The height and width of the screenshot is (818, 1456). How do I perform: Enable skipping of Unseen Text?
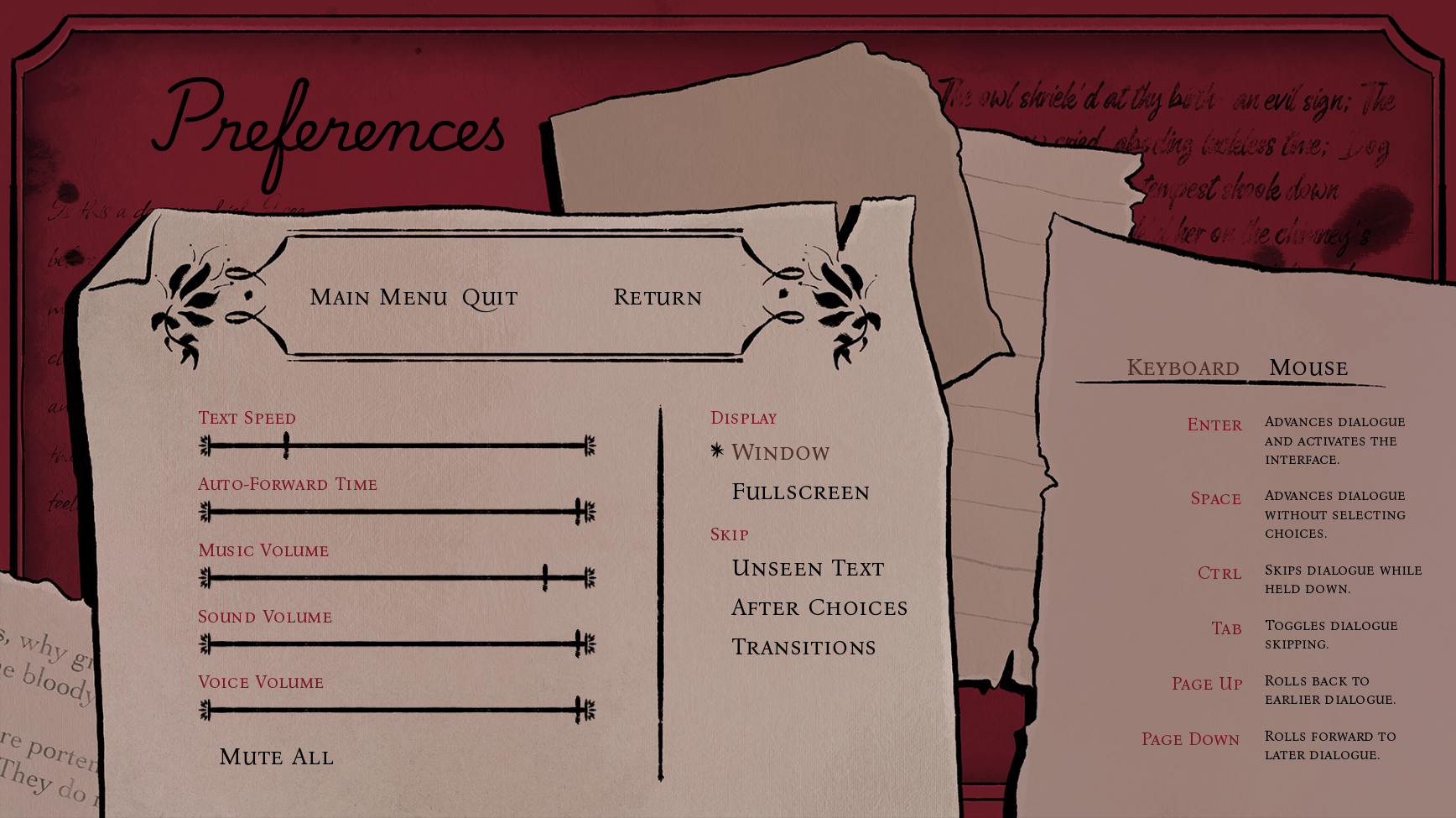coord(808,568)
